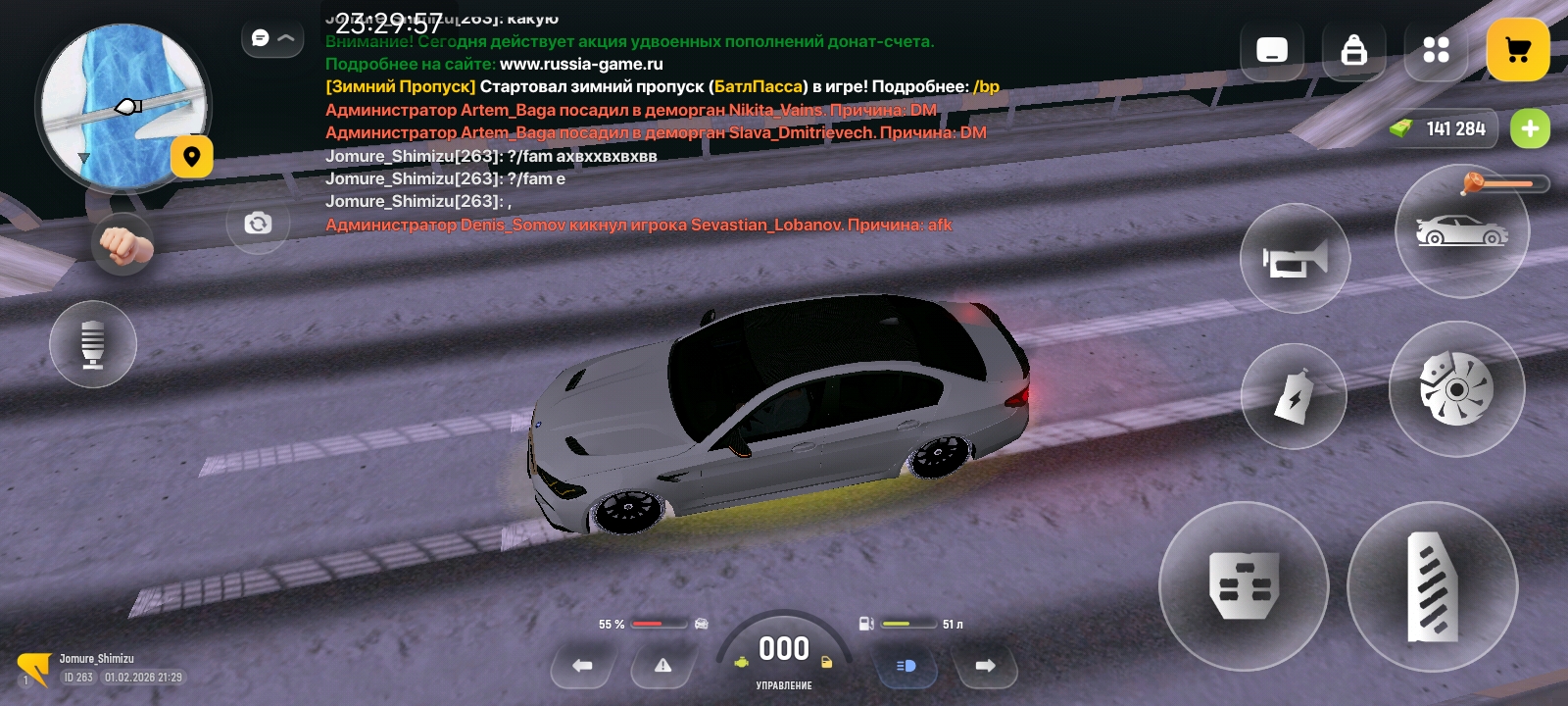
Task: Tap the sports car silhouette button
Action: (1461, 232)
